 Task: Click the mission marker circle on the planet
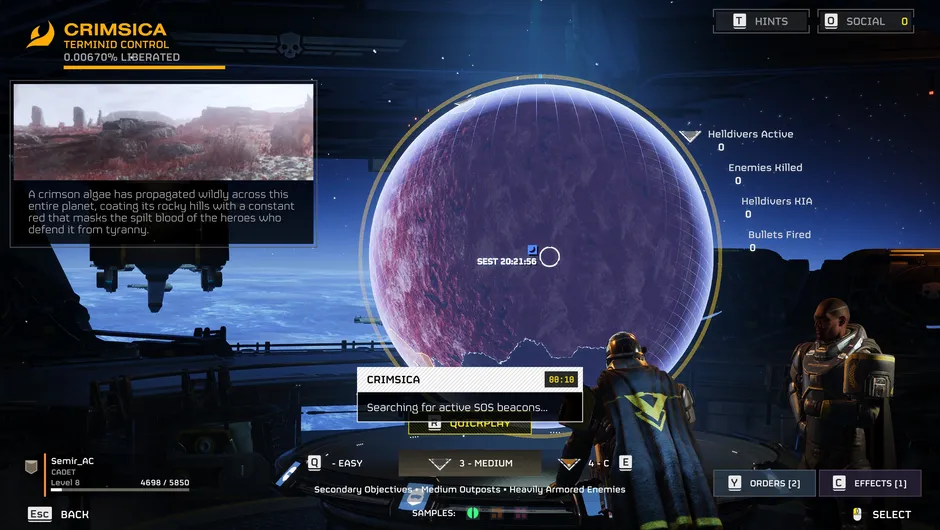click(x=549, y=257)
